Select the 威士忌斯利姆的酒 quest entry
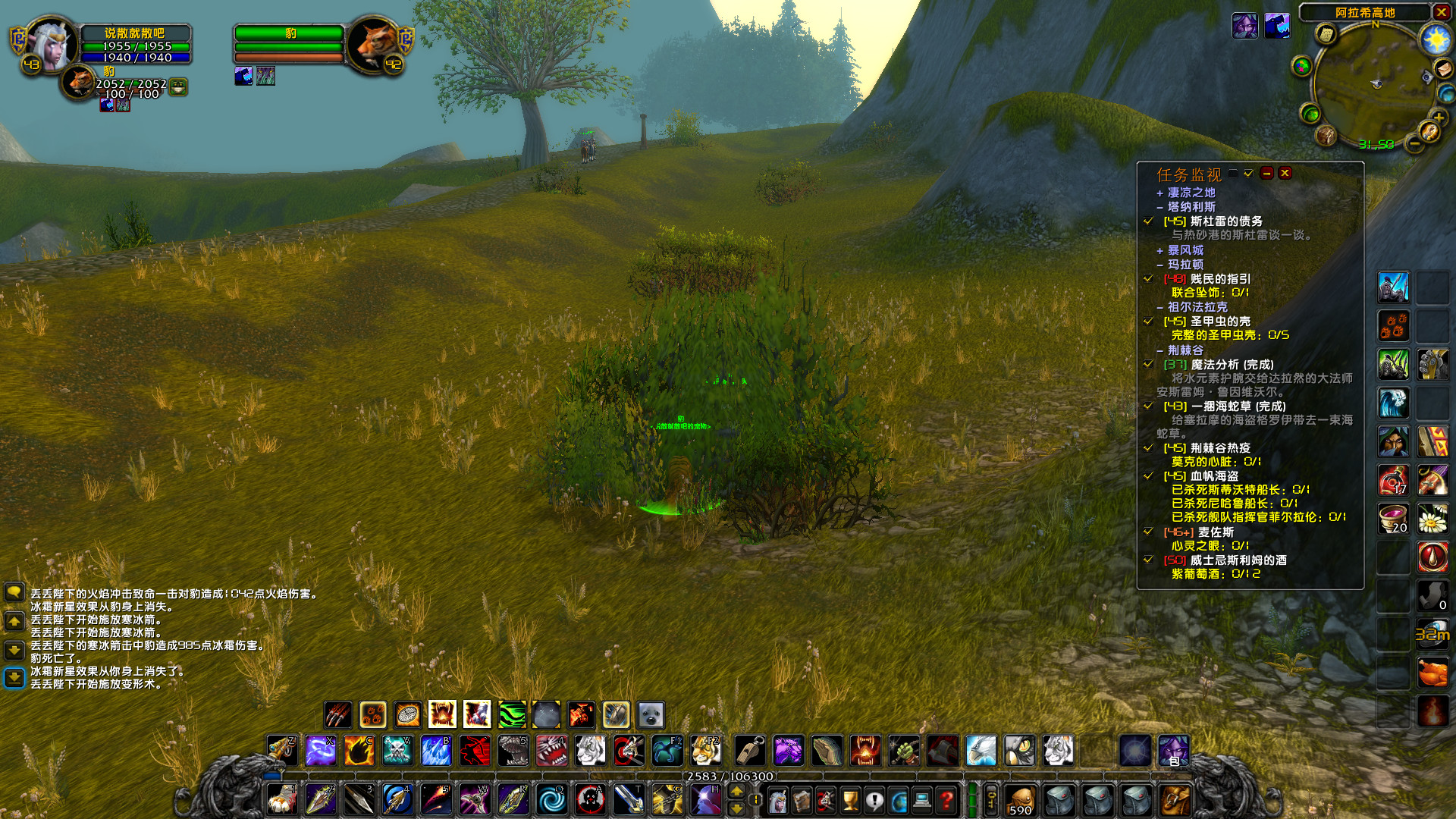Image resolution: width=1456 pixels, height=819 pixels. [x=1238, y=560]
